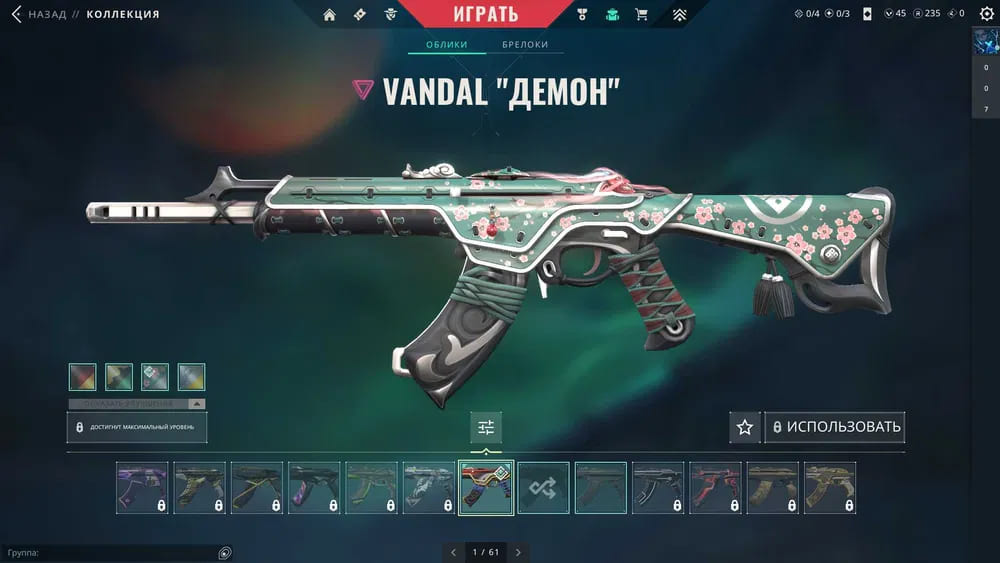Select the purple Vandal skin thumbnail
1000x563 pixels.
(x=142, y=488)
